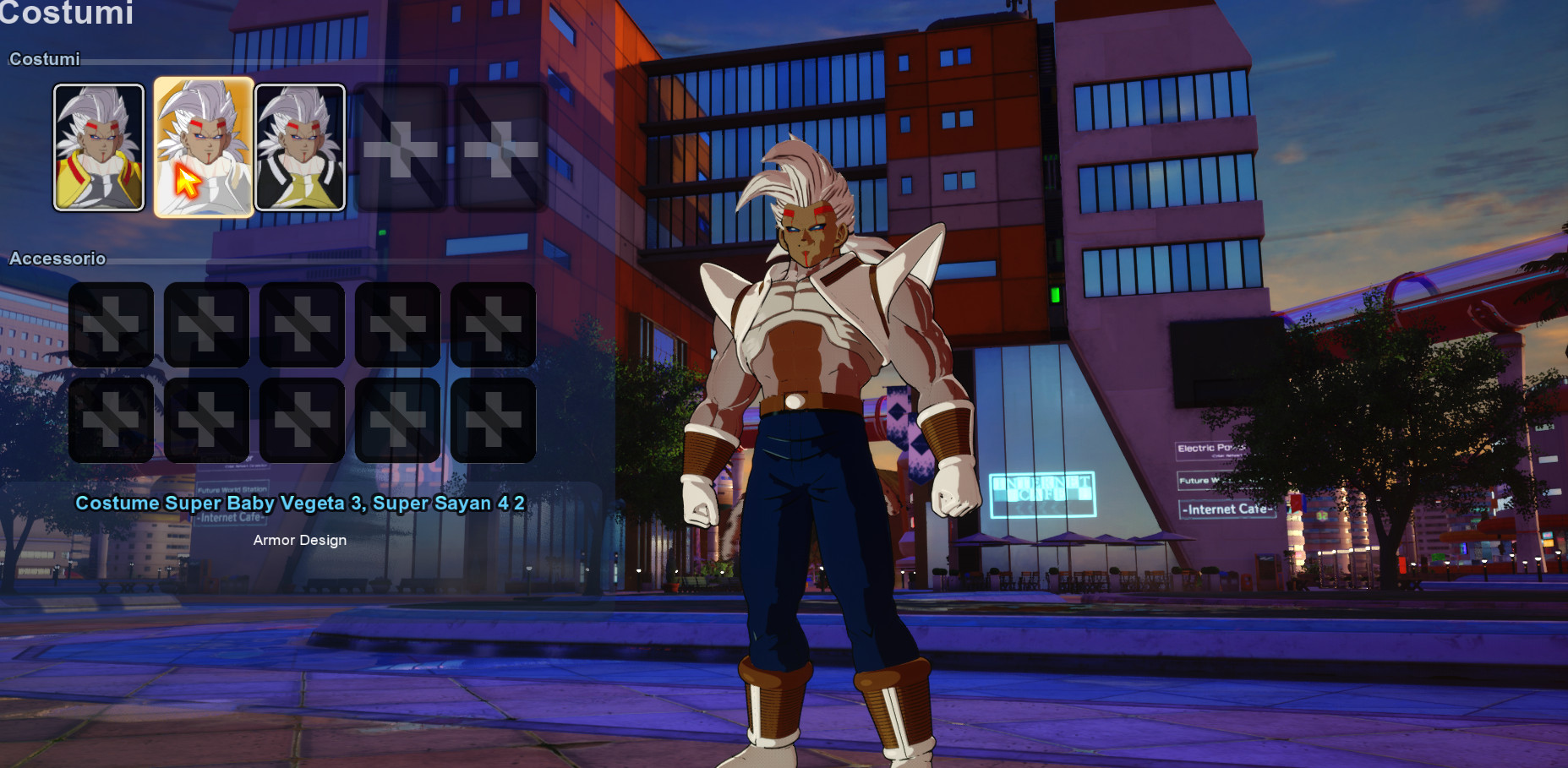The height and width of the screenshot is (768, 1568).
Task: Click the Costumi section header
Action: coord(44,59)
